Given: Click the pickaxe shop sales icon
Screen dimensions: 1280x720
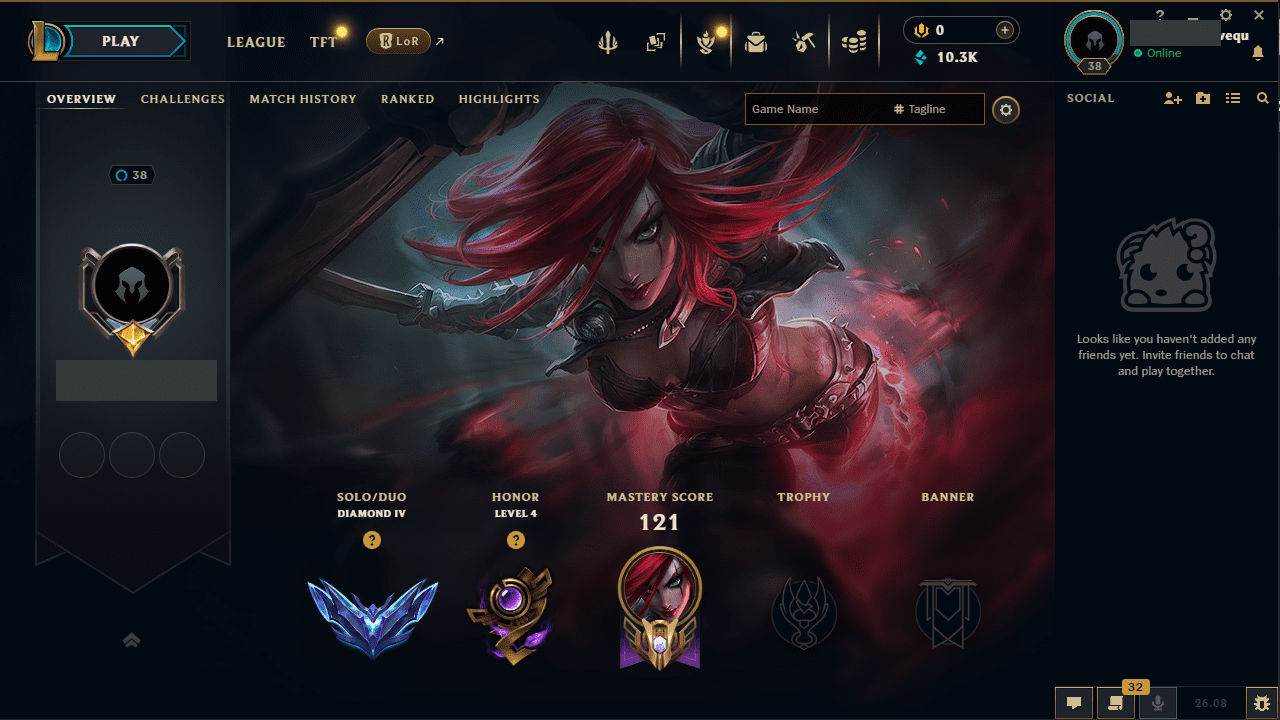Looking at the screenshot, I should point(804,42).
